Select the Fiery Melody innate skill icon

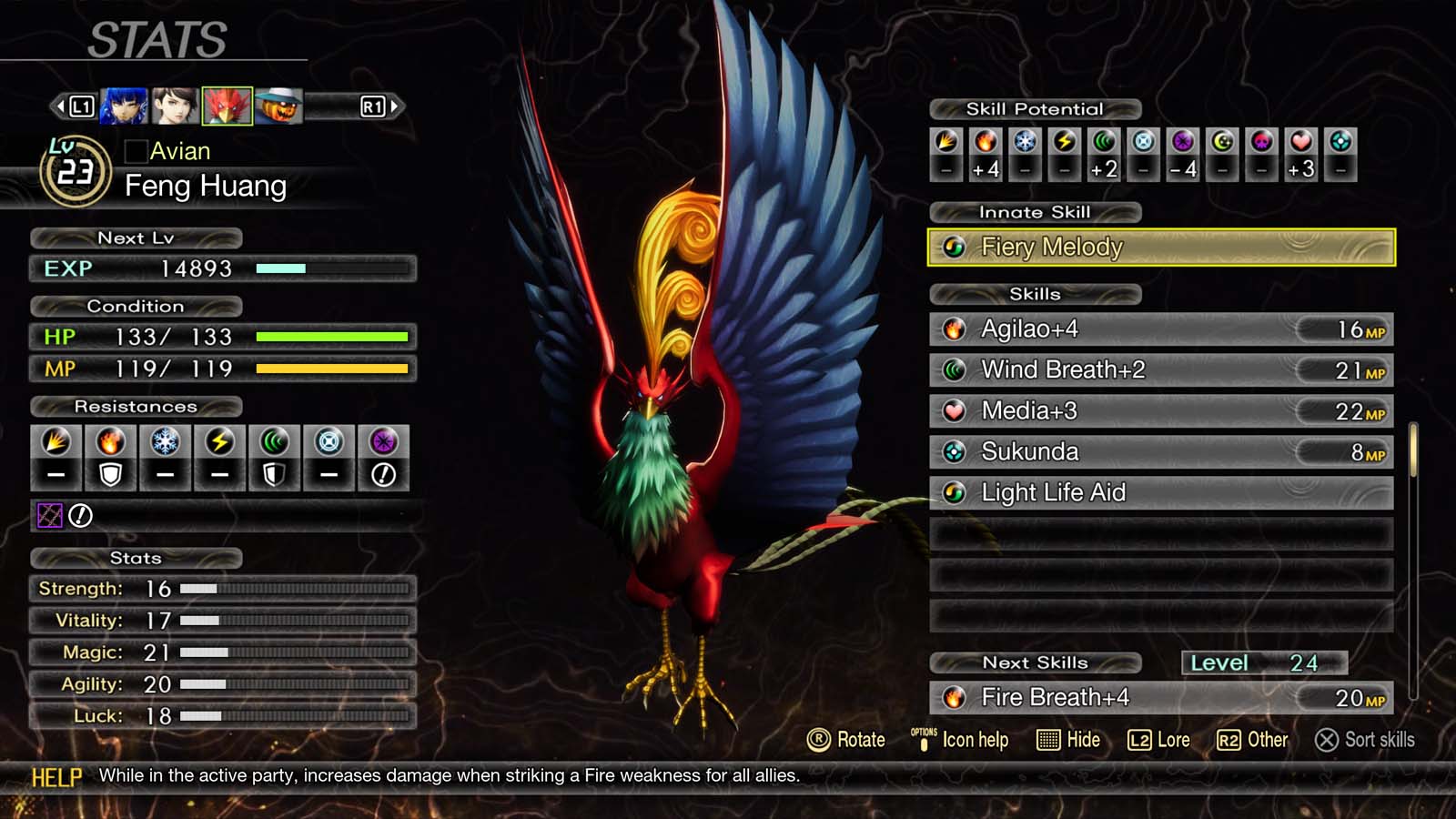point(955,248)
